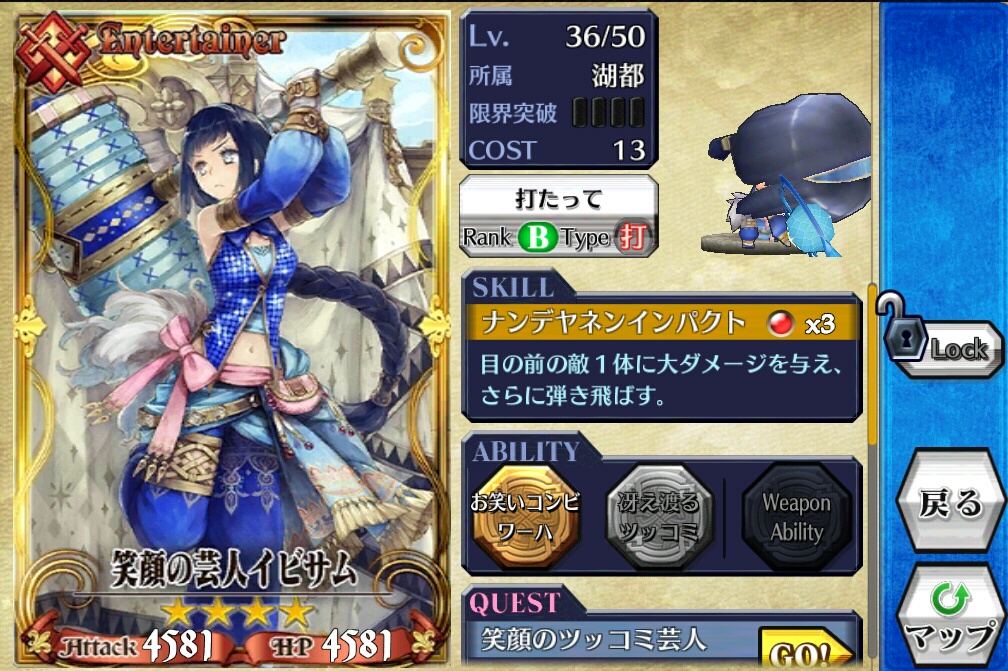Select the gold お笑いコンビ ability badge

pyautogui.click(x=525, y=516)
